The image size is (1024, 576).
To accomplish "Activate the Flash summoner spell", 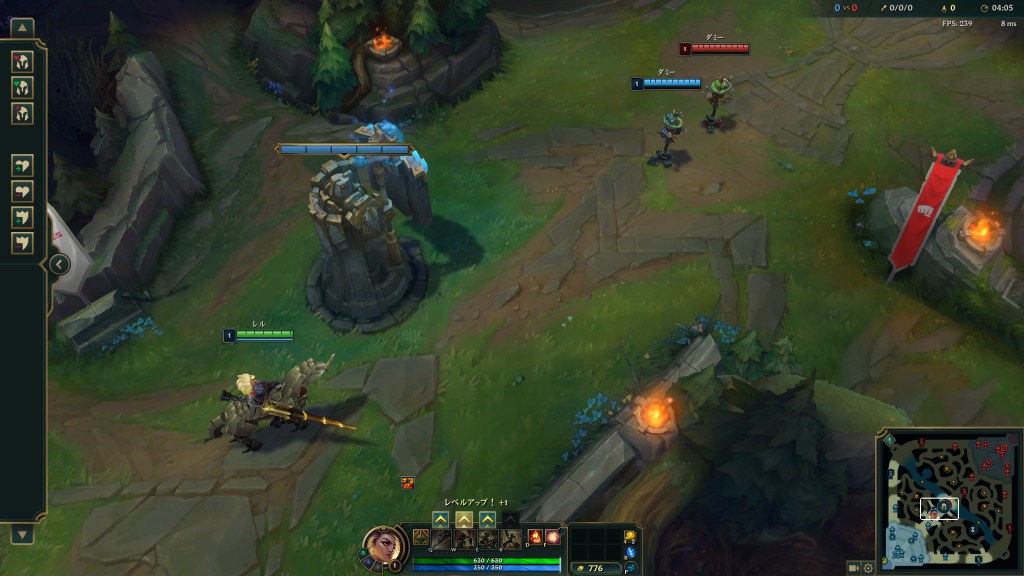I will point(553,537).
